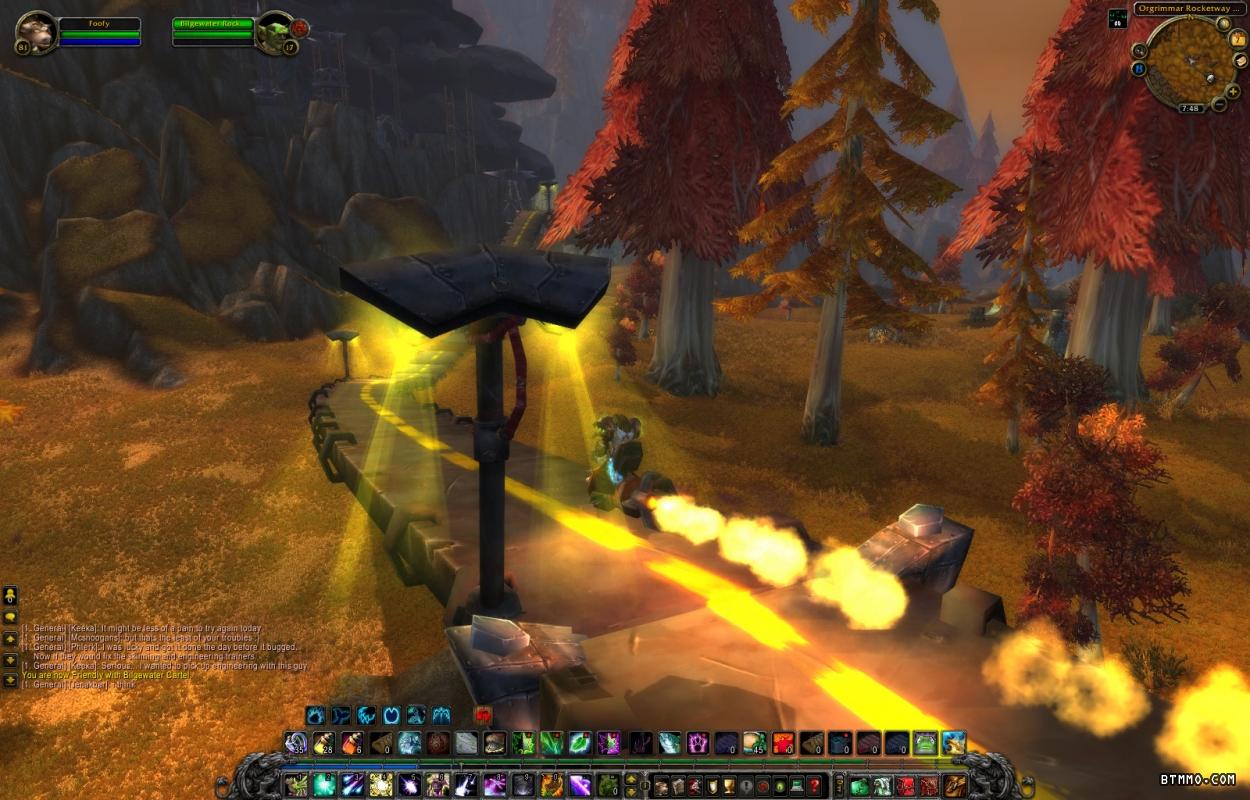
Task: Open the calendar button beside the minimap
Action: point(1240,38)
